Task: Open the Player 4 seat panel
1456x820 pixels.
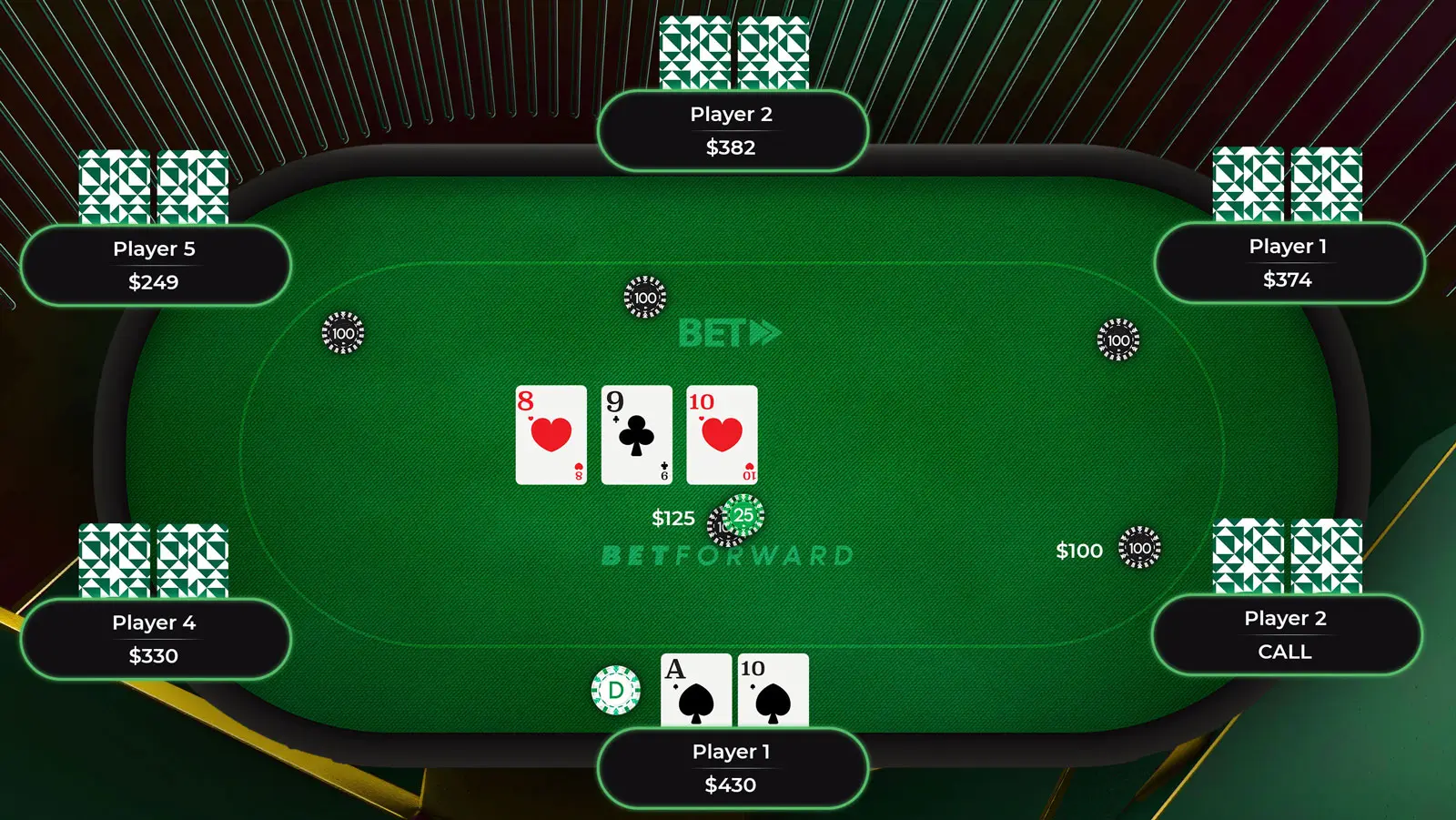Action: 155,639
